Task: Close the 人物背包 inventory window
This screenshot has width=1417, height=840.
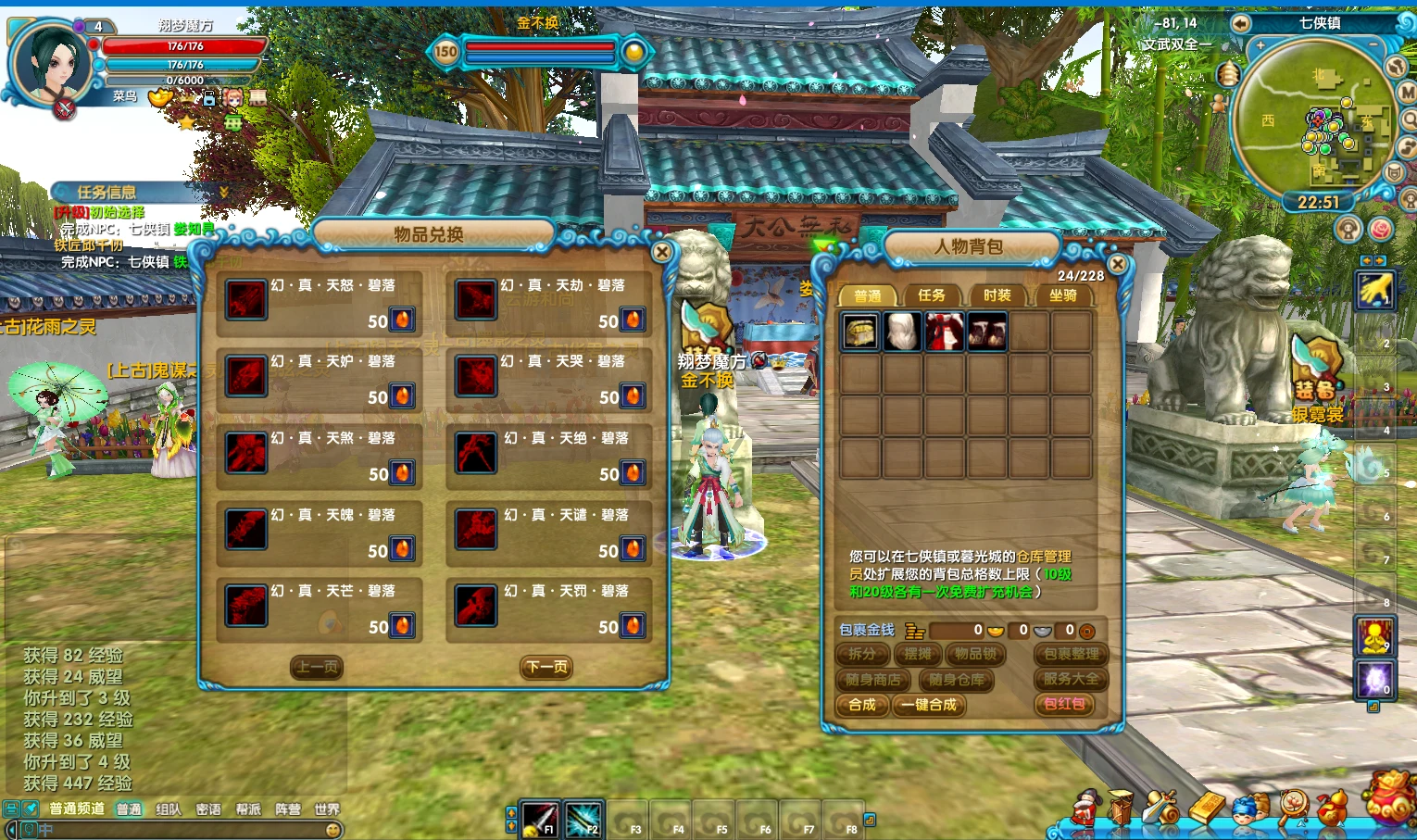Action: point(1117,265)
